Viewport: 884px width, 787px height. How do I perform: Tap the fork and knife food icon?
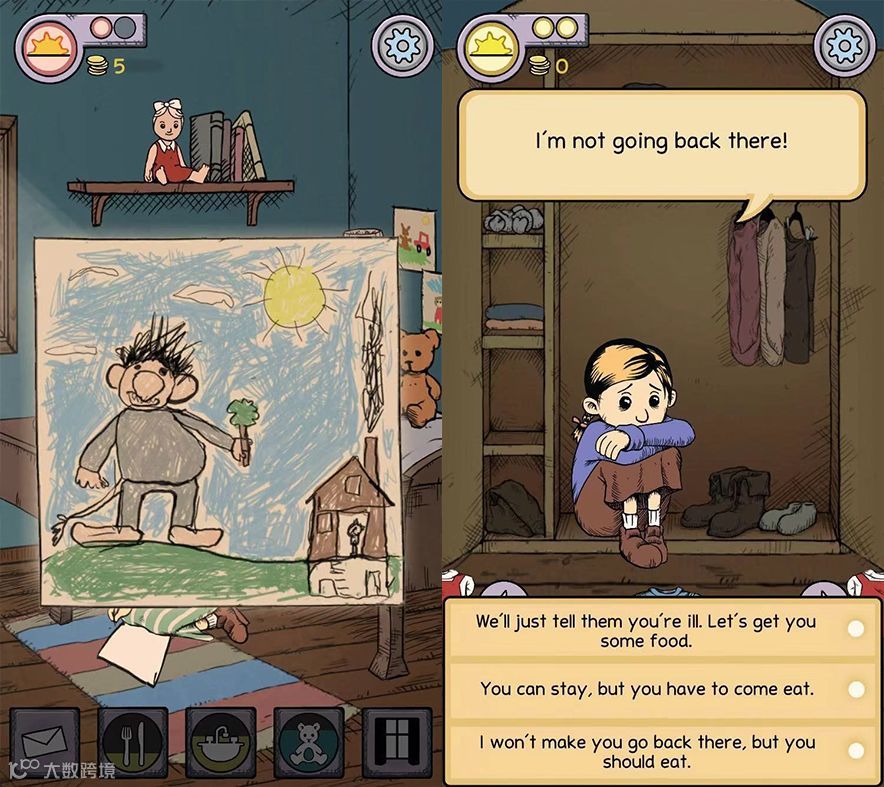click(133, 744)
